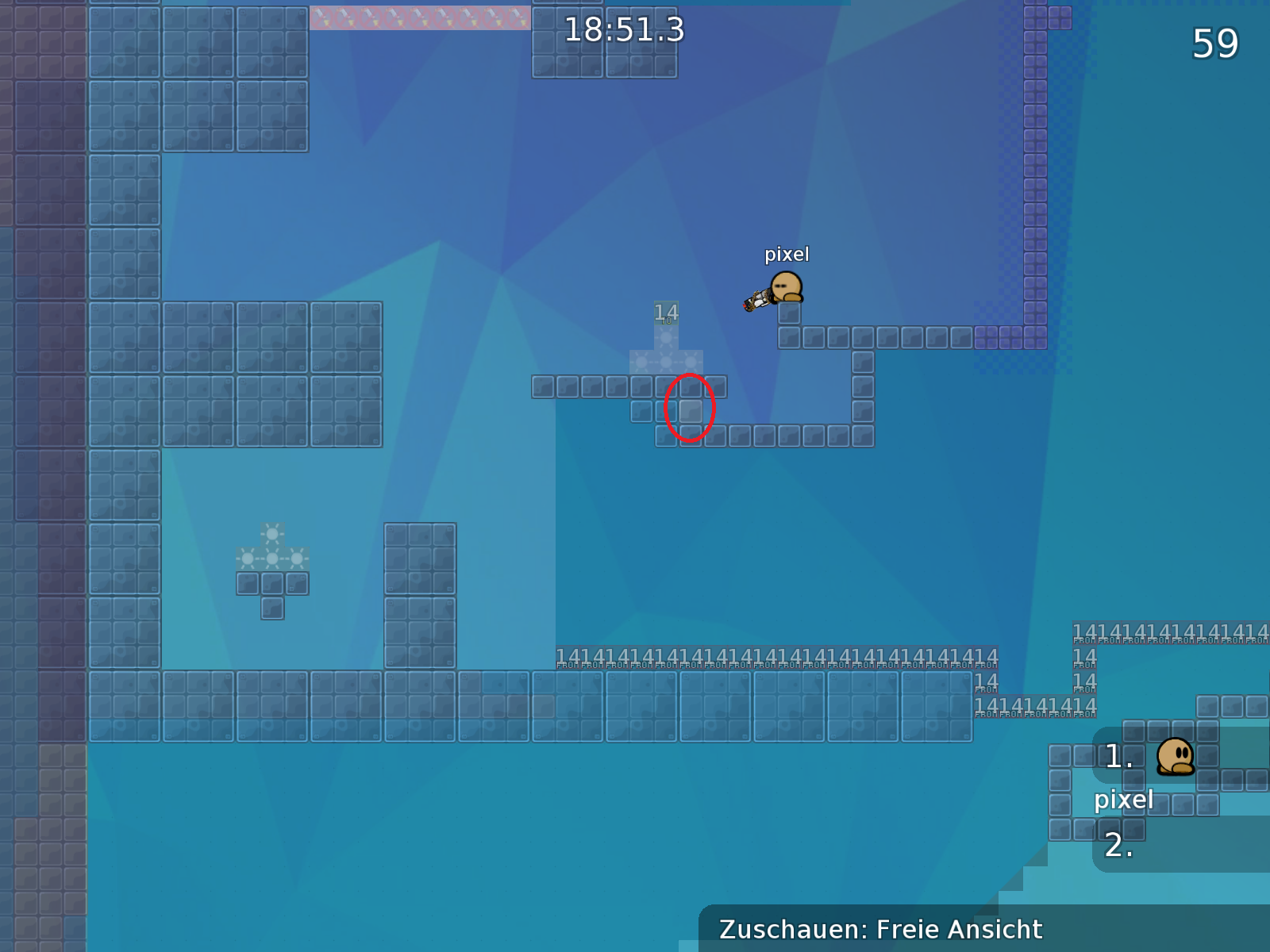Open the Zuschauen: Freie Ansicht spectator bar

(x=881, y=929)
